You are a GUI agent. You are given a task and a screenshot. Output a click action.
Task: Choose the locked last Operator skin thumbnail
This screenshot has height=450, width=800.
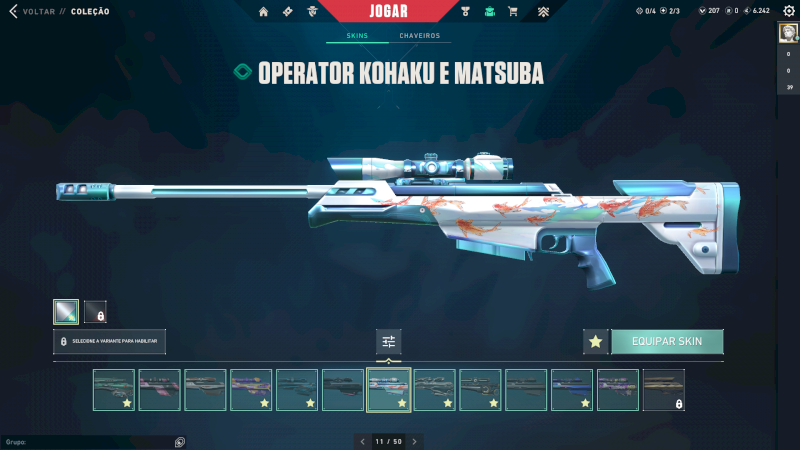[664, 390]
